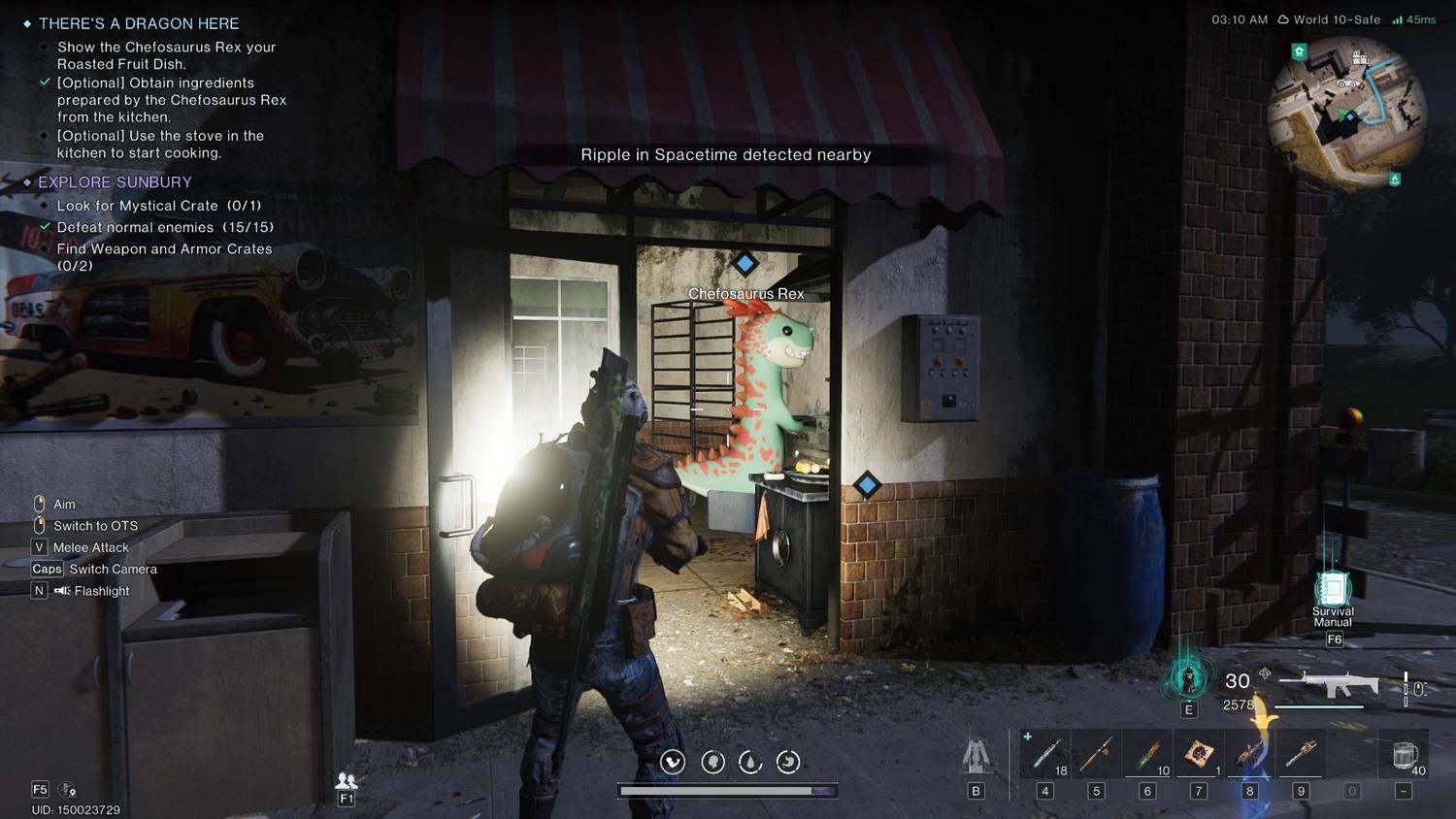1456x819 pixels.
Task: Select the fishing rod hotbar slot
Action: [x=1096, y=754]
